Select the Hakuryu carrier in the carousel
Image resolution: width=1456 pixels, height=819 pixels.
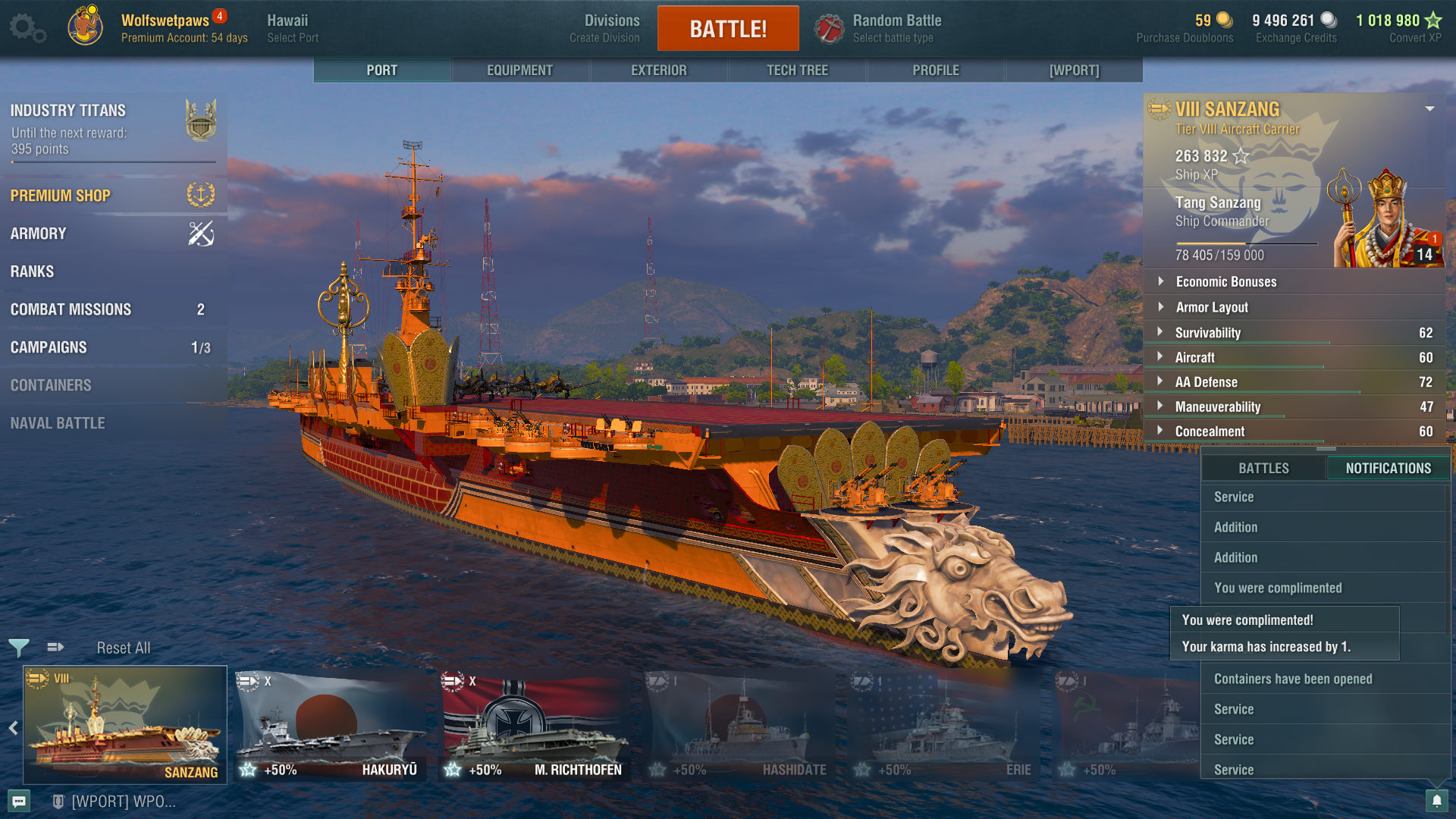pos(330,726)
